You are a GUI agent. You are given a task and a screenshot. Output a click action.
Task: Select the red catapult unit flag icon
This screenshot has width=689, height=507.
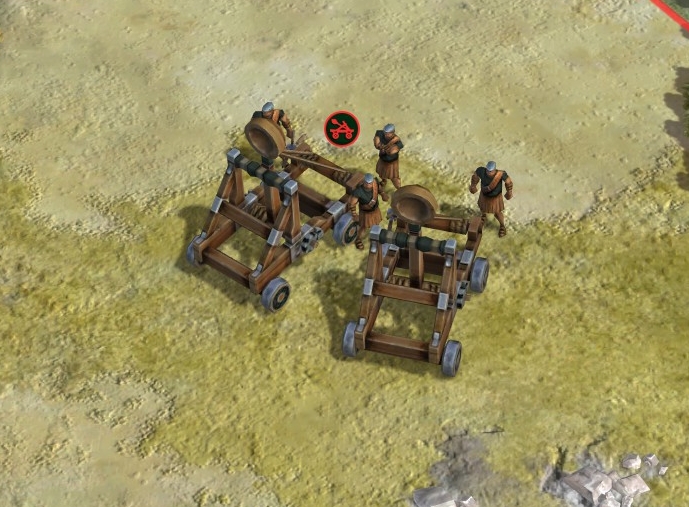tap(342, 127)
